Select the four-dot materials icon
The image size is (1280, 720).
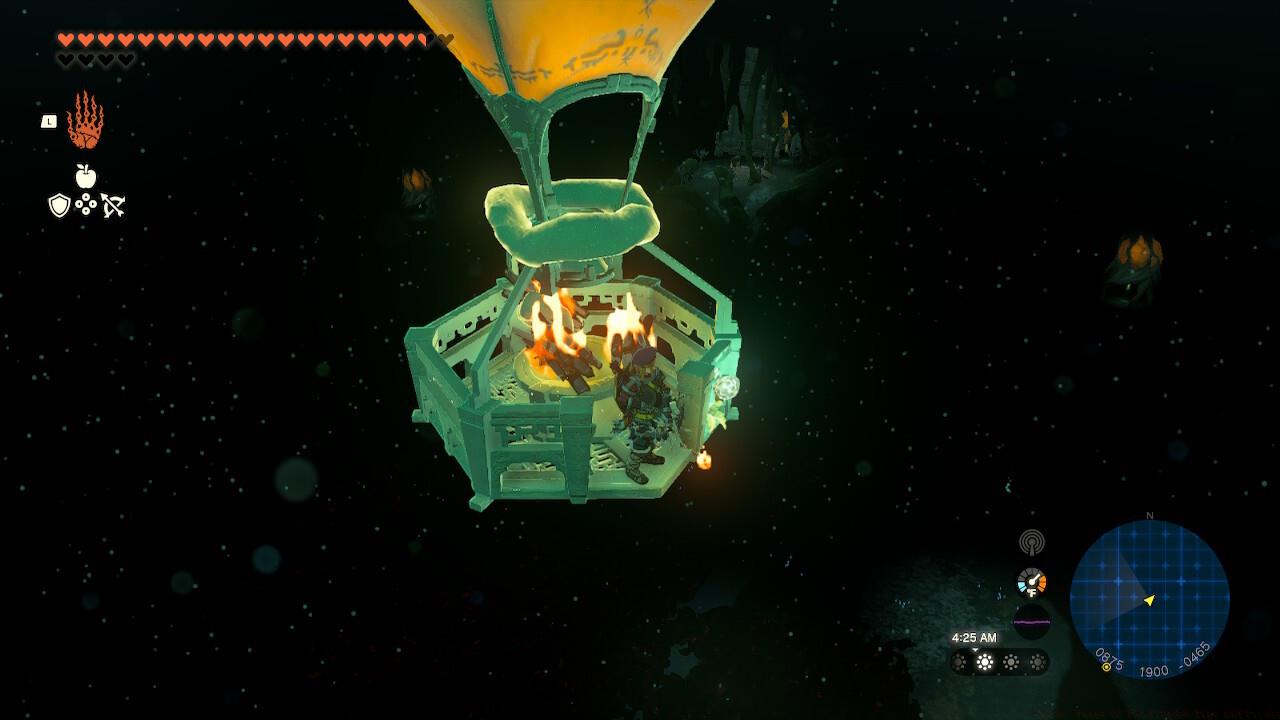pos(86,203)
